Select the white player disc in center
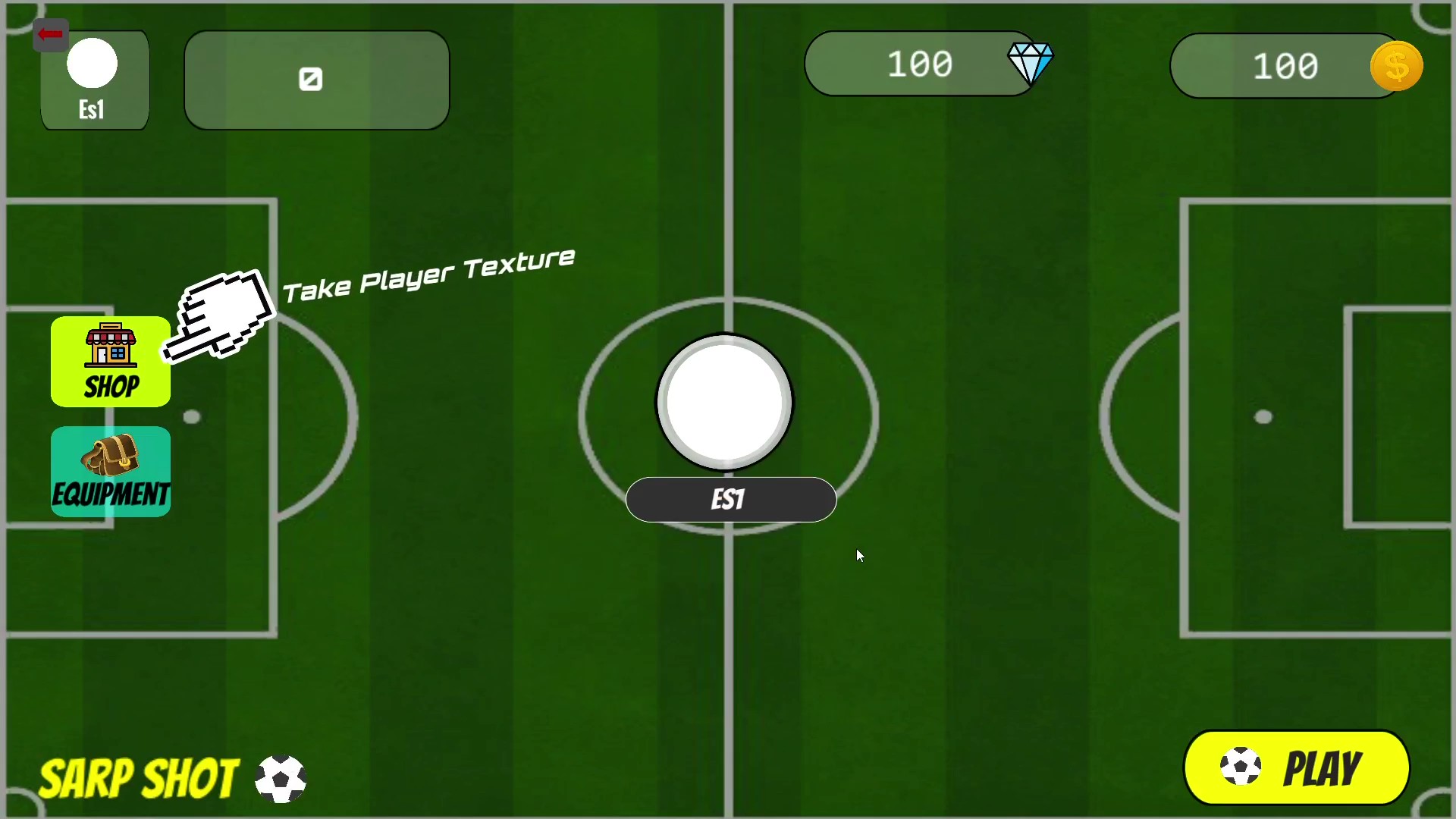 pos(724,402)
